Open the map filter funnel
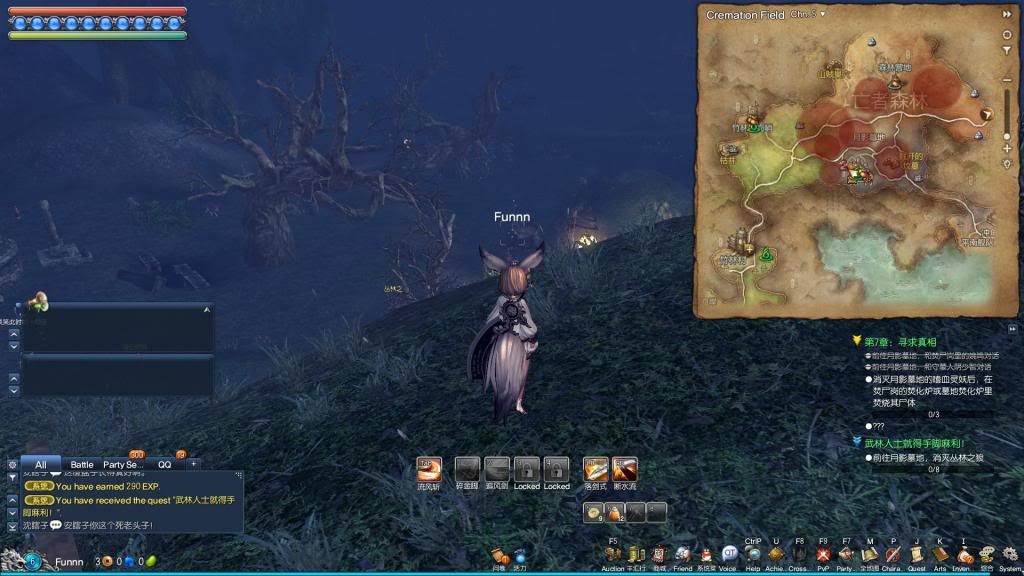1024x576 pixels. [1007, 51]
